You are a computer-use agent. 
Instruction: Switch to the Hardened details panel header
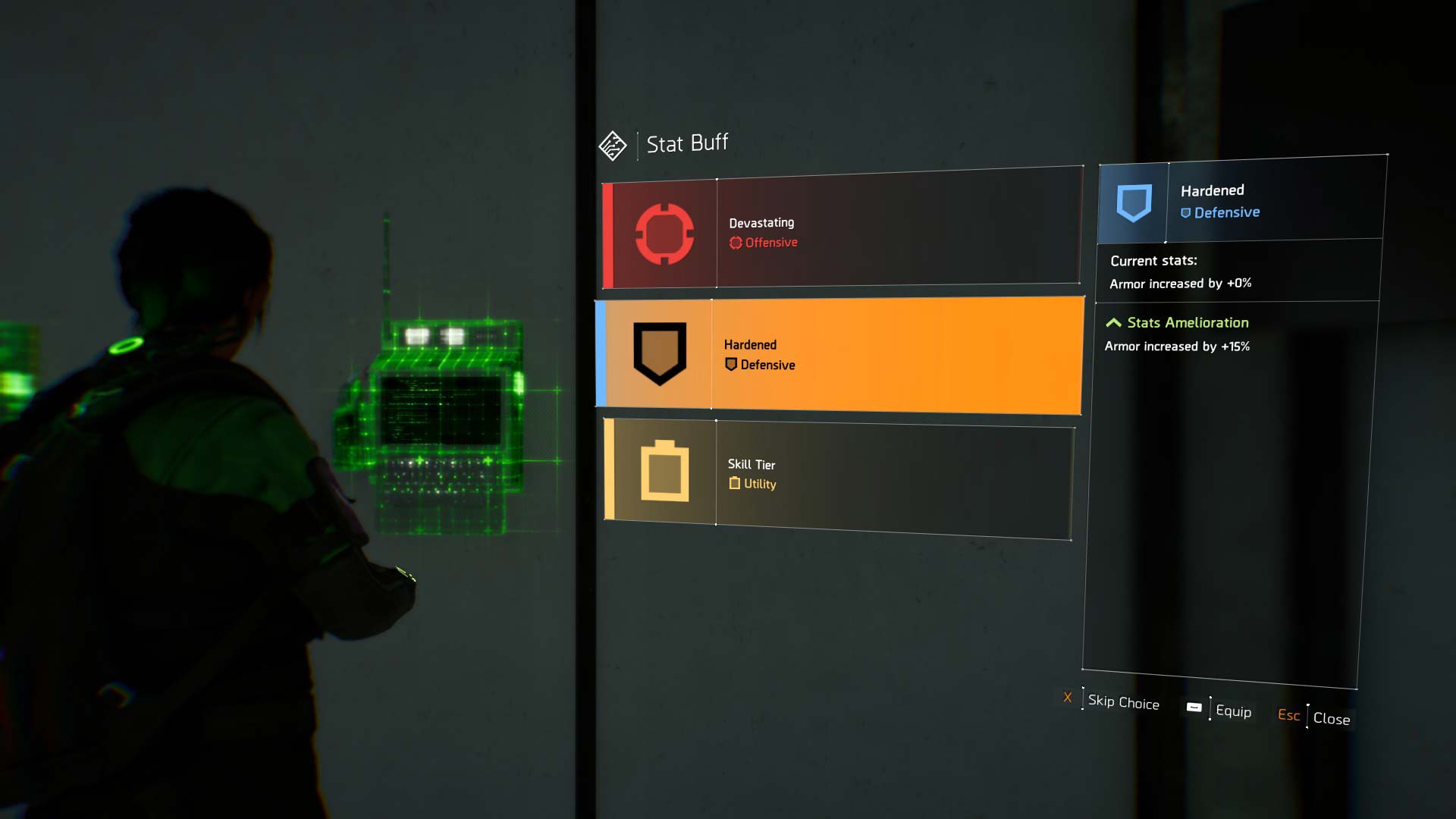1213,190
